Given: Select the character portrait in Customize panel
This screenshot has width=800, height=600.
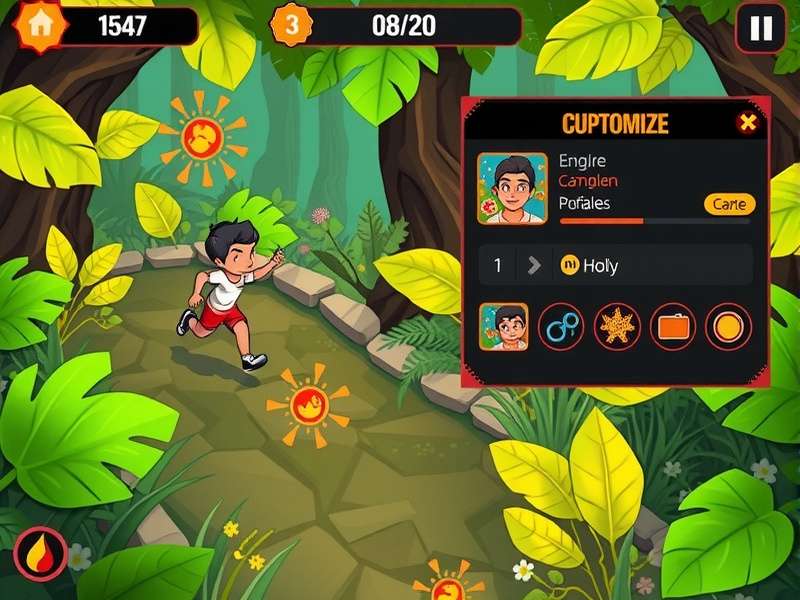Looking at the screenshot, I should coord(512,188).
